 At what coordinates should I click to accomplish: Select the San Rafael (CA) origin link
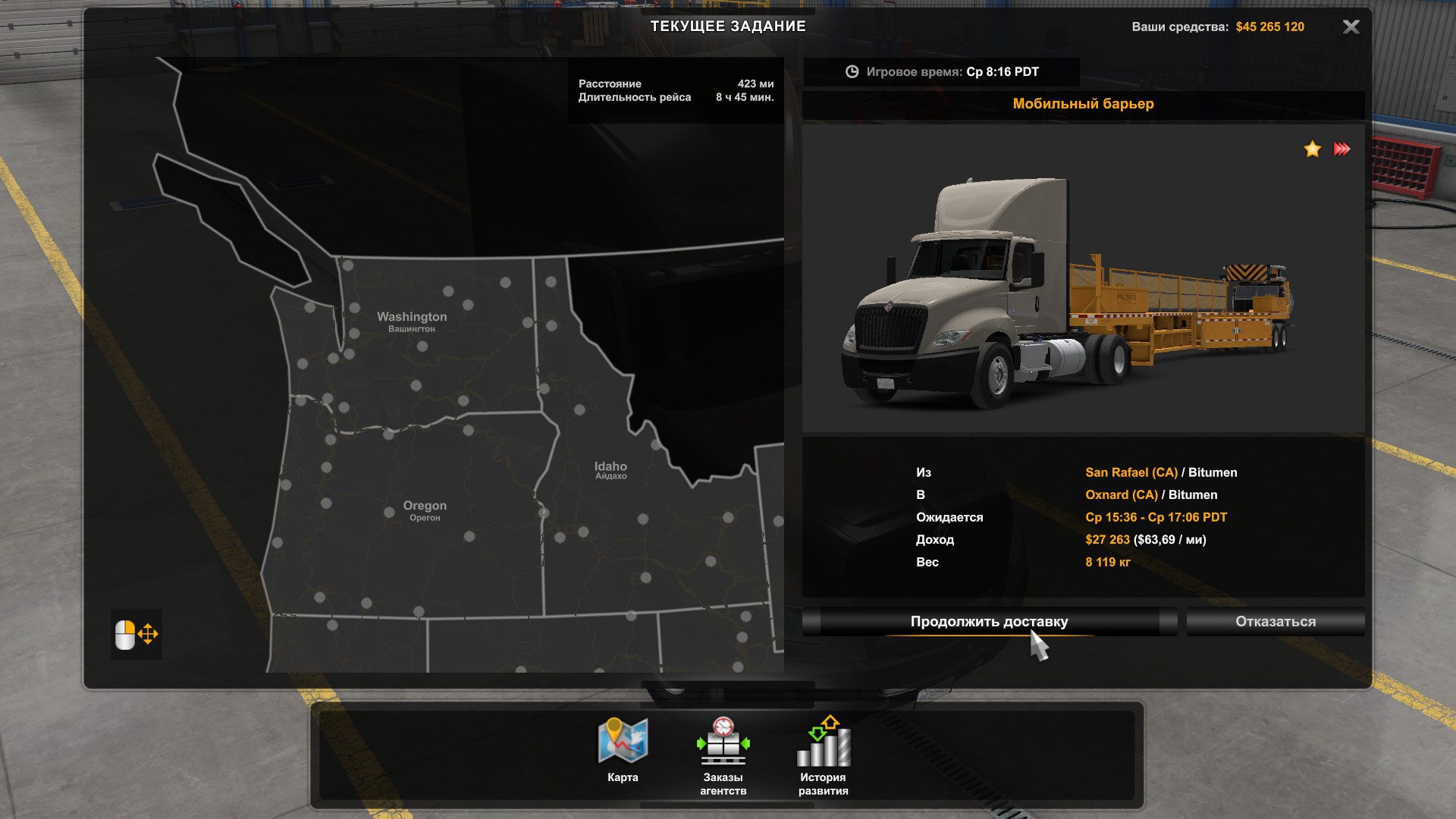(x=1131, y=472)
